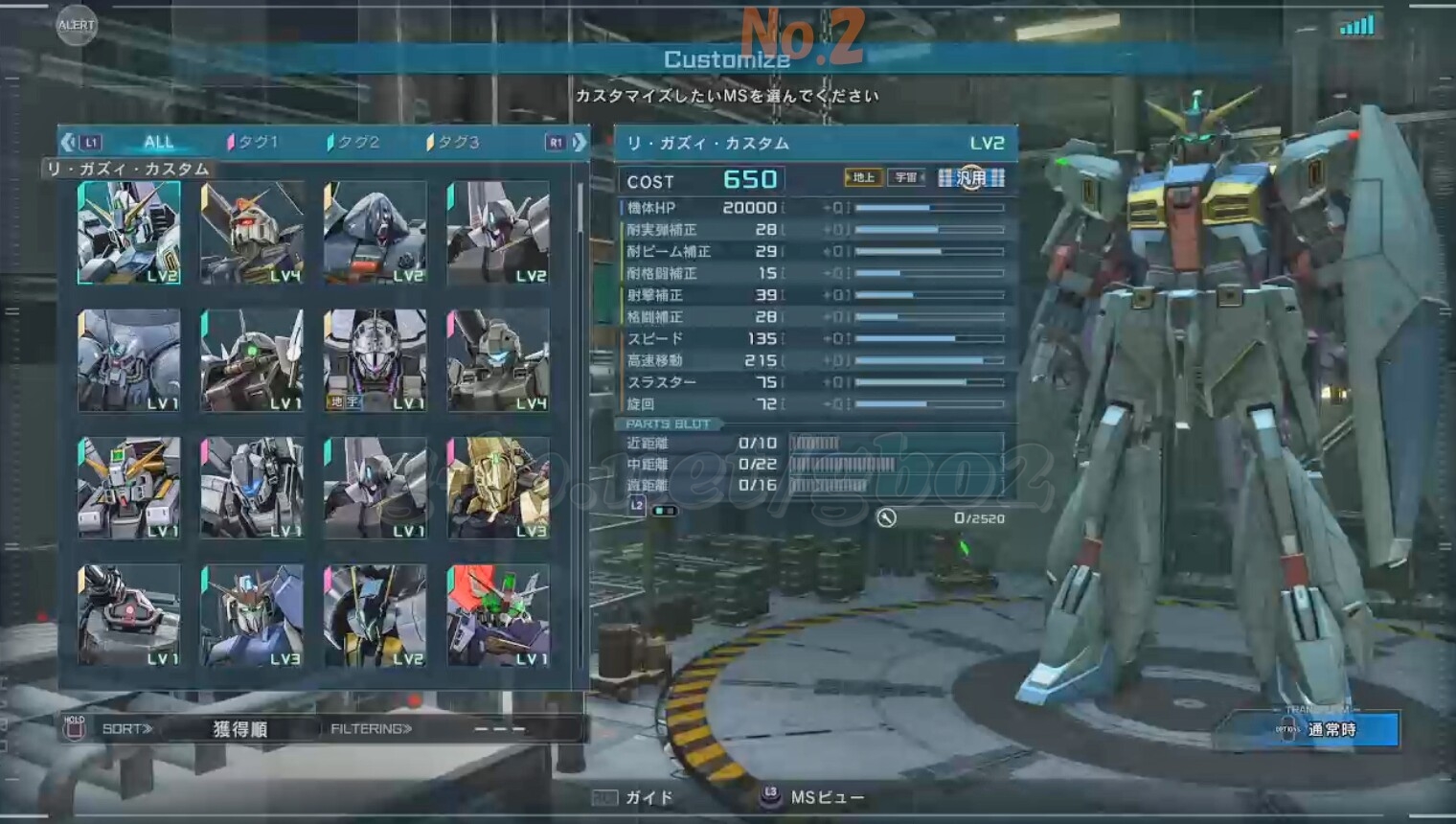Open the MSビュー viewer

[814, 797]
